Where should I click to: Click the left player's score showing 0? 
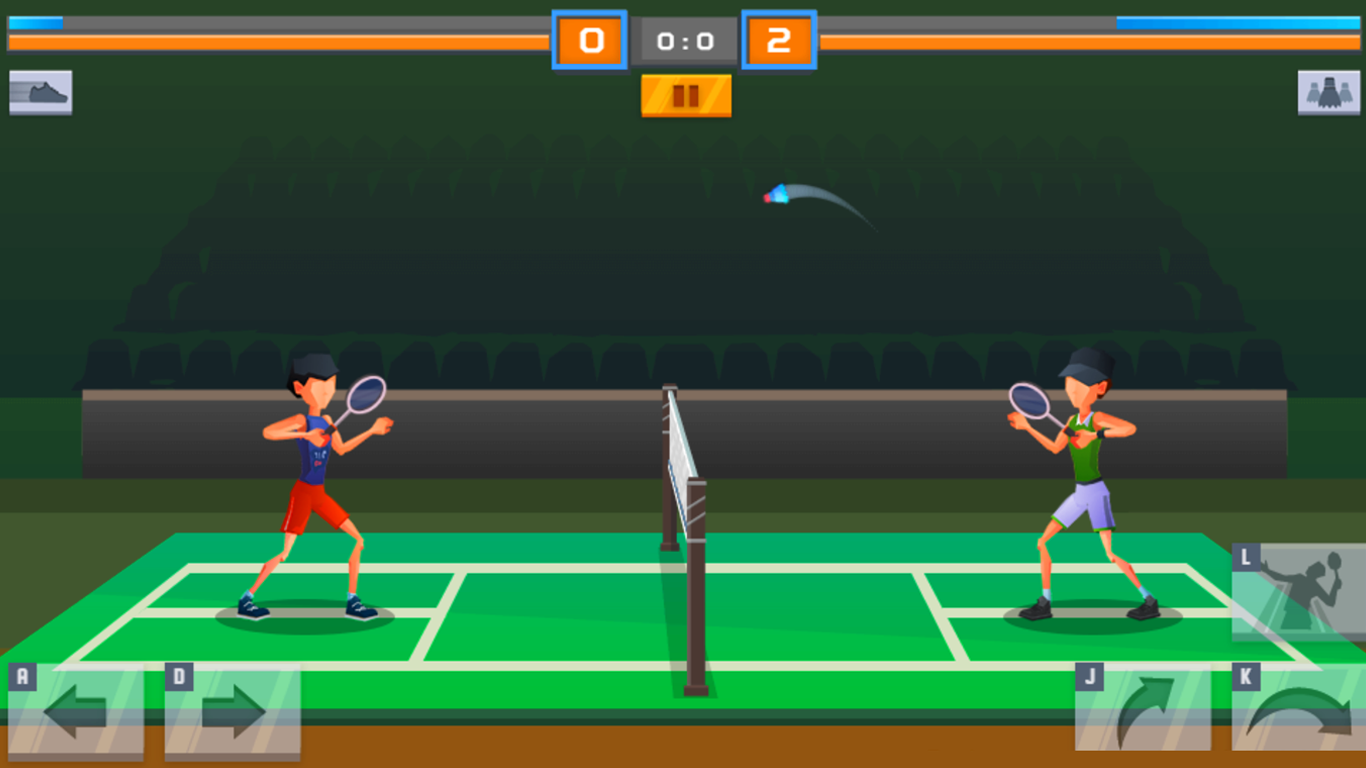coord(589,41)
